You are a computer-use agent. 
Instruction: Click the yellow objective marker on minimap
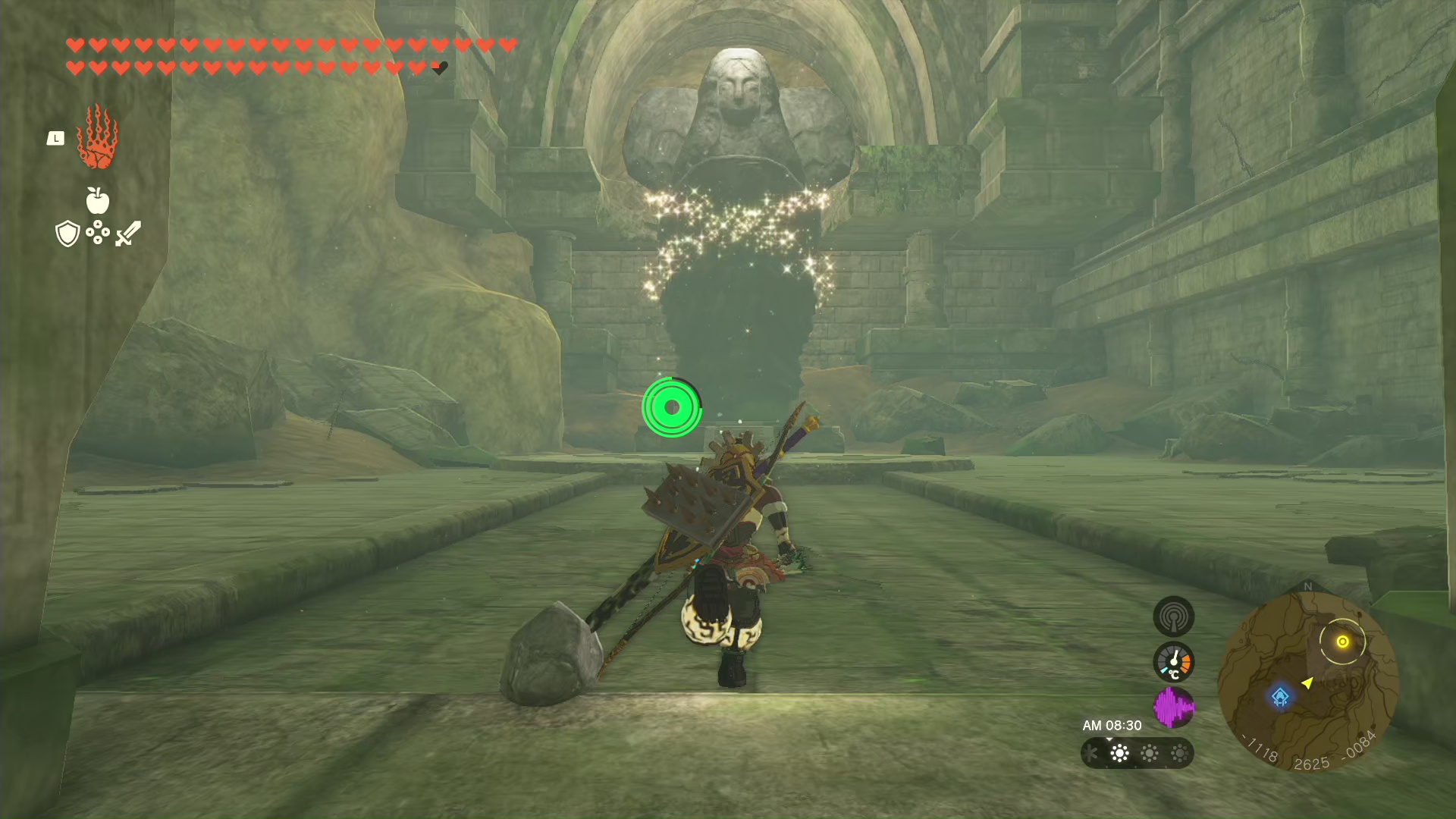click(x=1342, y=642)
